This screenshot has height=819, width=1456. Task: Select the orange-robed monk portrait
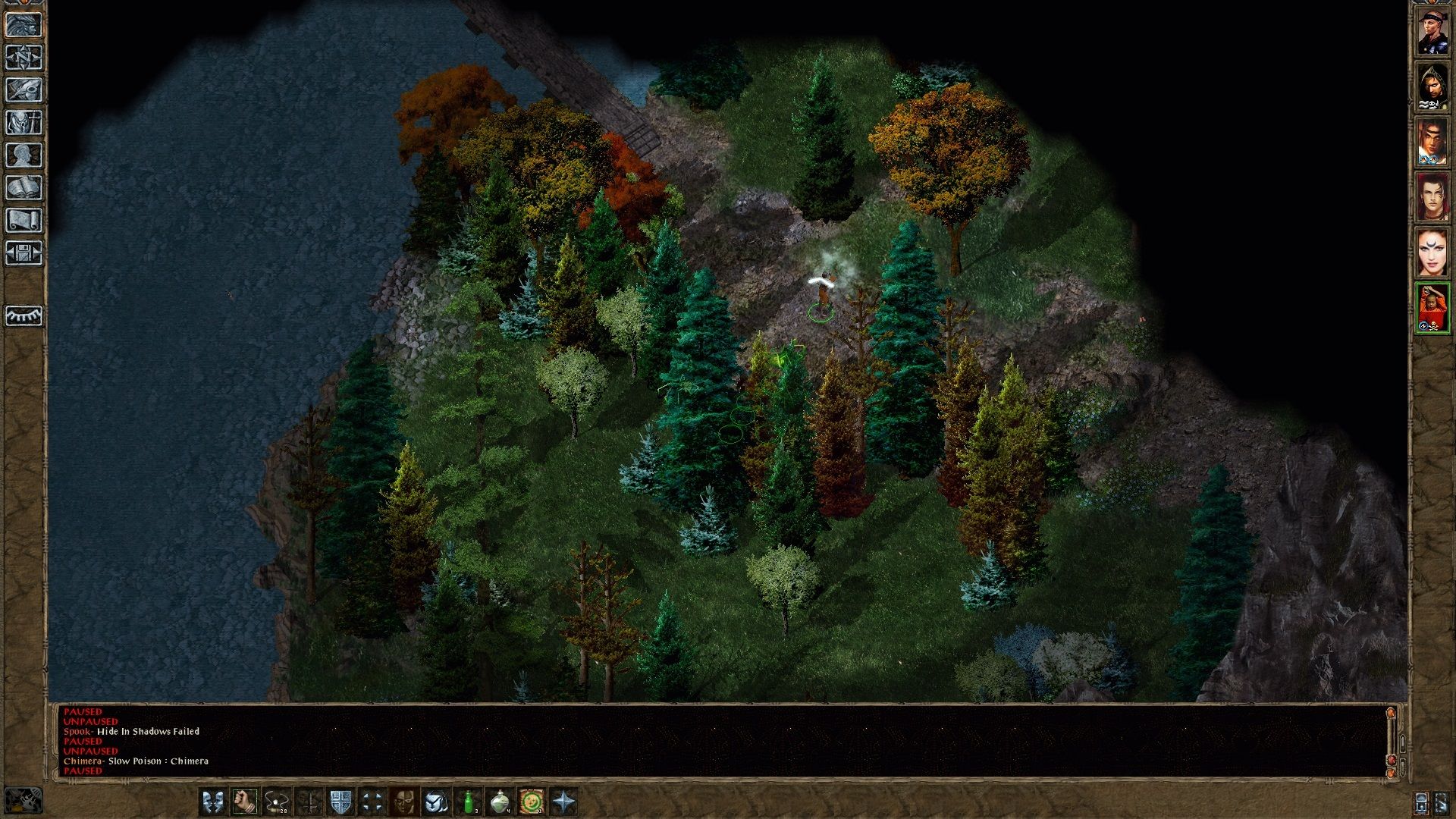1432,308
